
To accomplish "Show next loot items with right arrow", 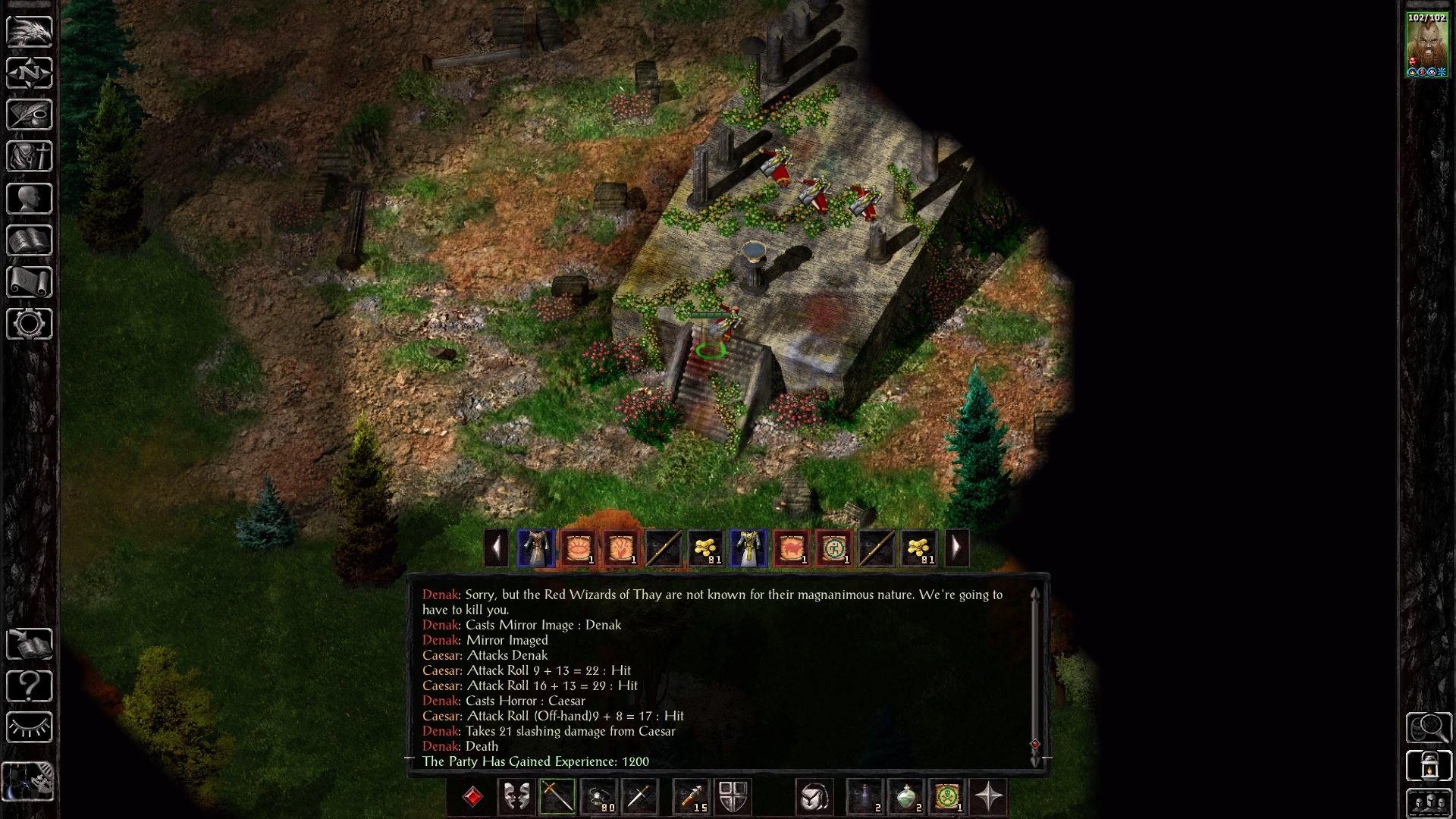I will tap(956, 548).
